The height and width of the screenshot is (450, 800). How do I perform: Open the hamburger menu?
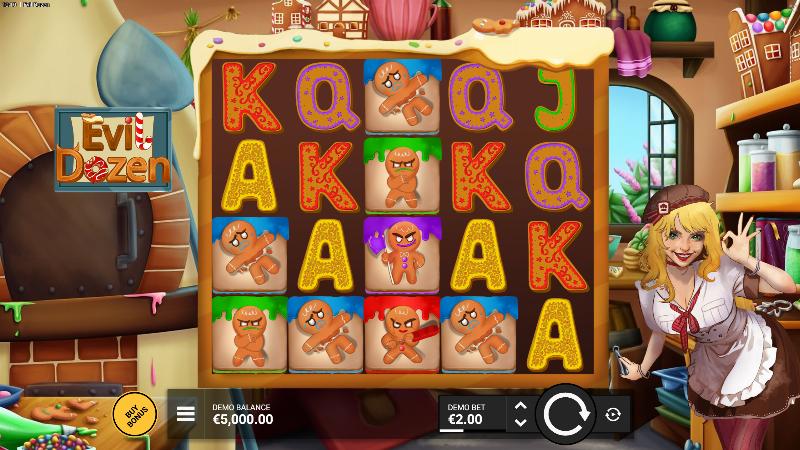click(185, 413)
